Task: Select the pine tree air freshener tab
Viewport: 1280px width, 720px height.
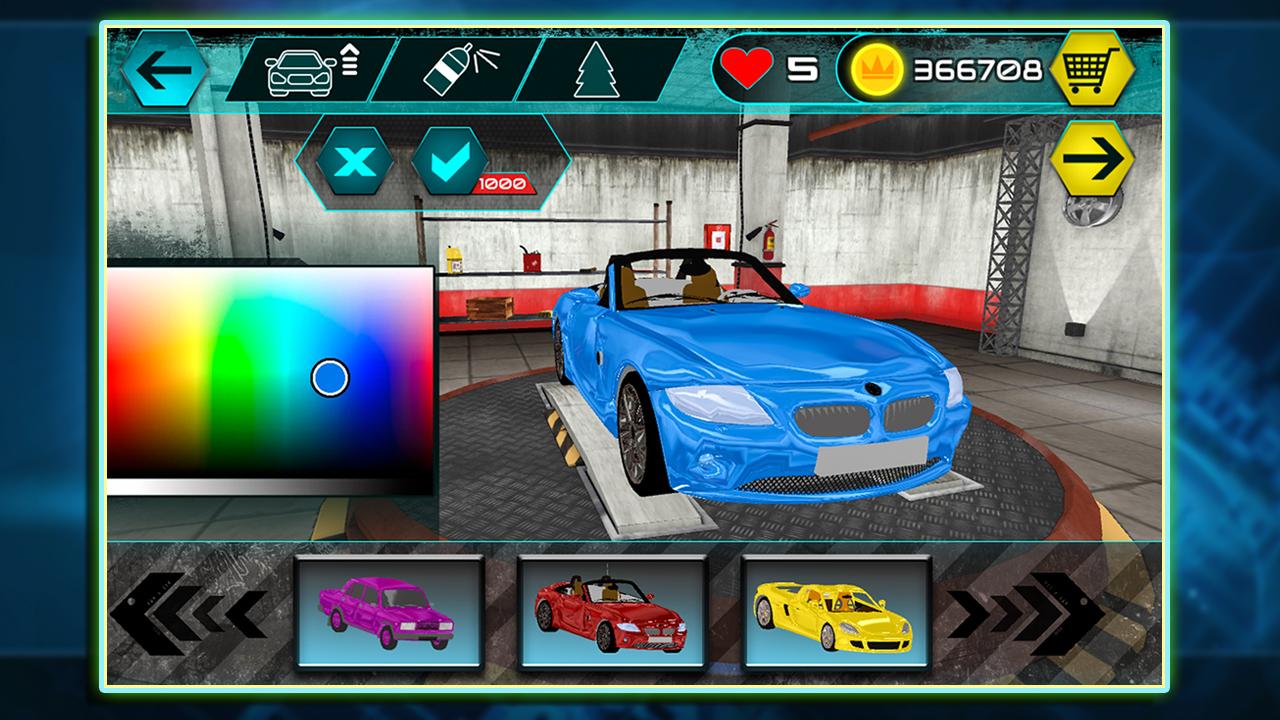Action: coord(596,70)
